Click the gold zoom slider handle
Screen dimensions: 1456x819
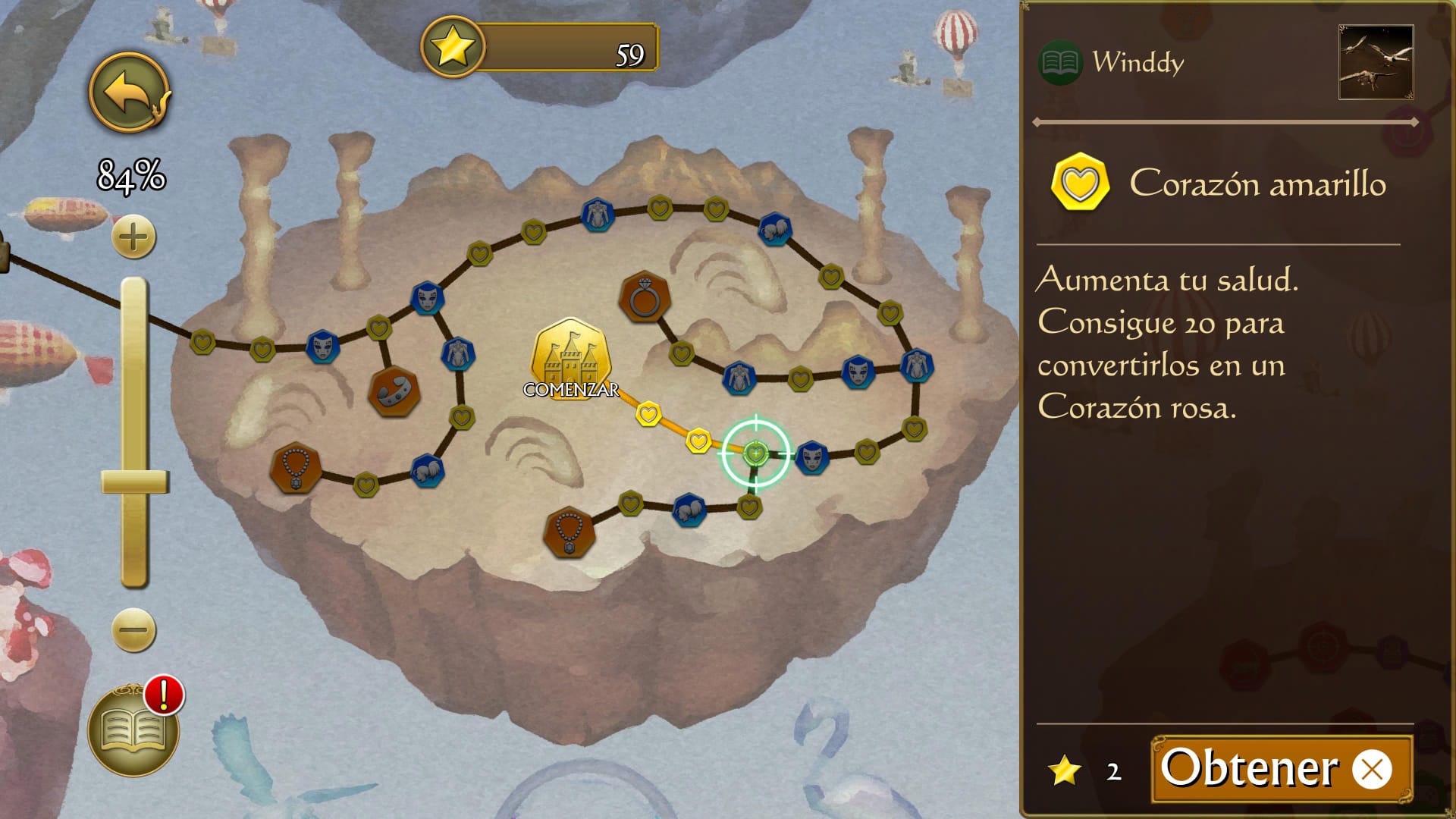coord(135,482)
